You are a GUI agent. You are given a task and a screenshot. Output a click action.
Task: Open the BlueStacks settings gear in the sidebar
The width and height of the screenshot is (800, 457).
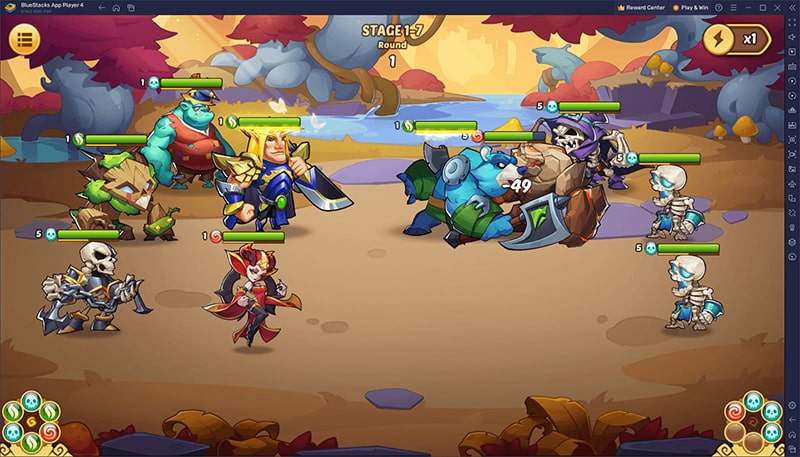coord(790,403)
